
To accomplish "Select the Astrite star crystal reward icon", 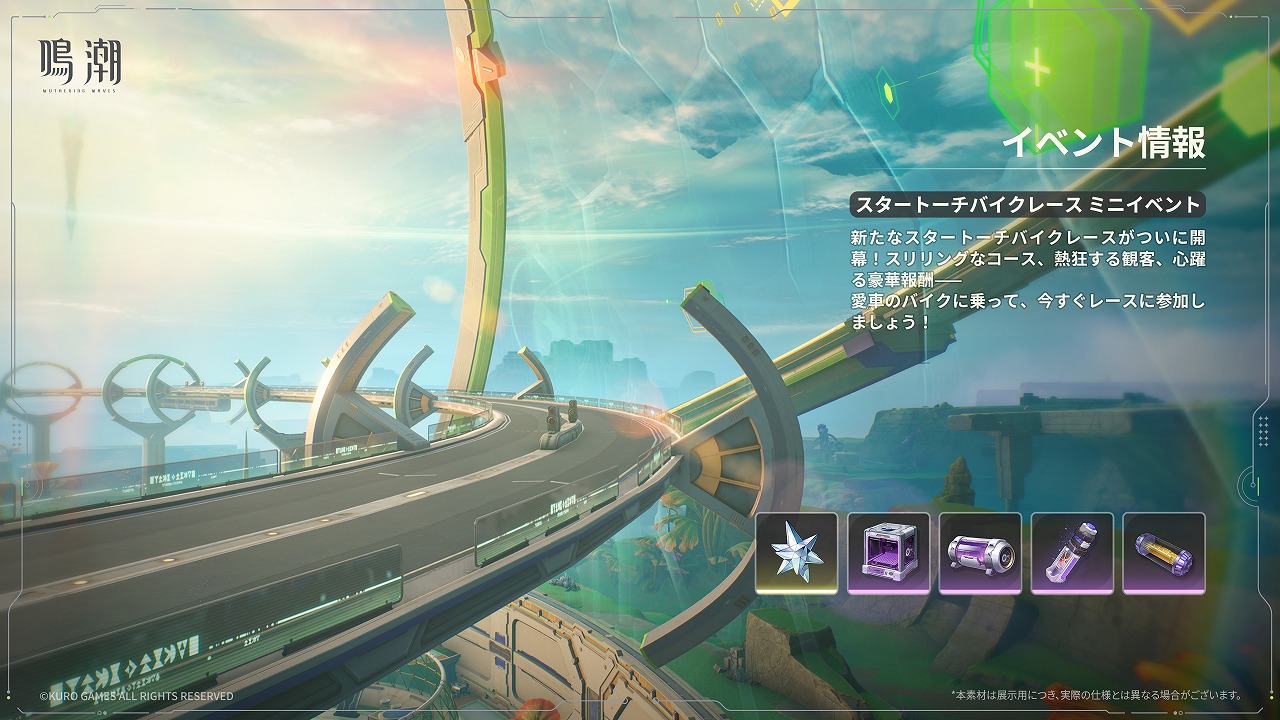I will tap(796, 553).
